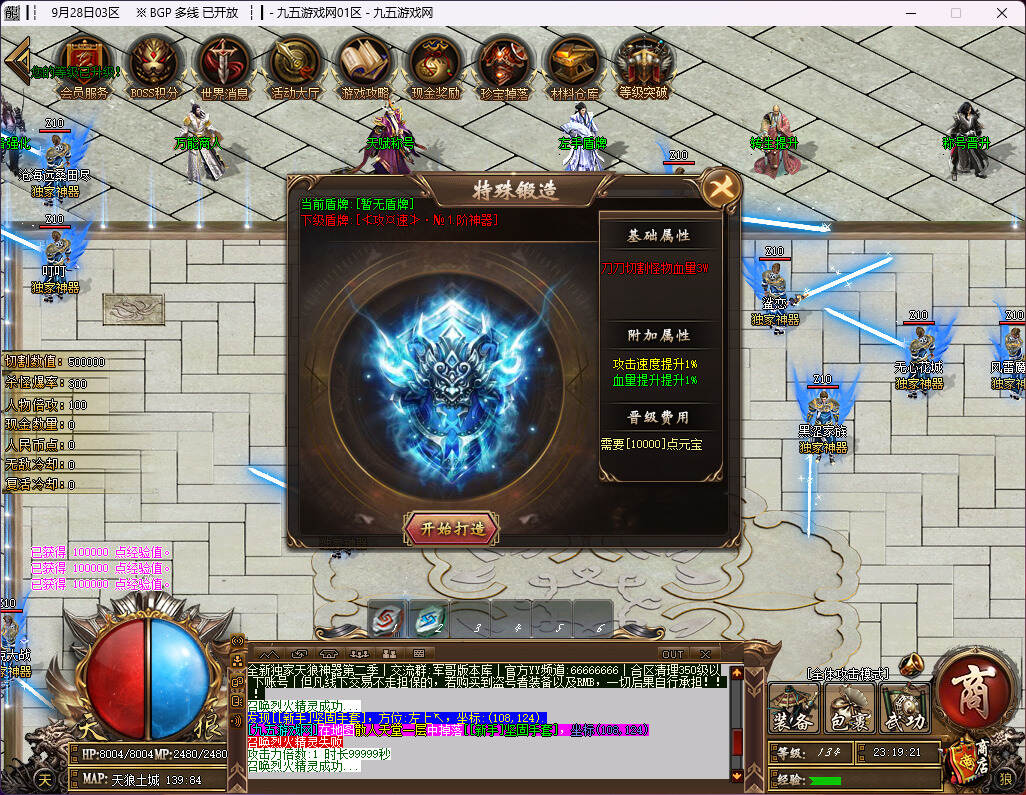This screenshot has width=1026, height=795.
Task: Select the first red-swirl hotbar slot
Action: point(387,620)
